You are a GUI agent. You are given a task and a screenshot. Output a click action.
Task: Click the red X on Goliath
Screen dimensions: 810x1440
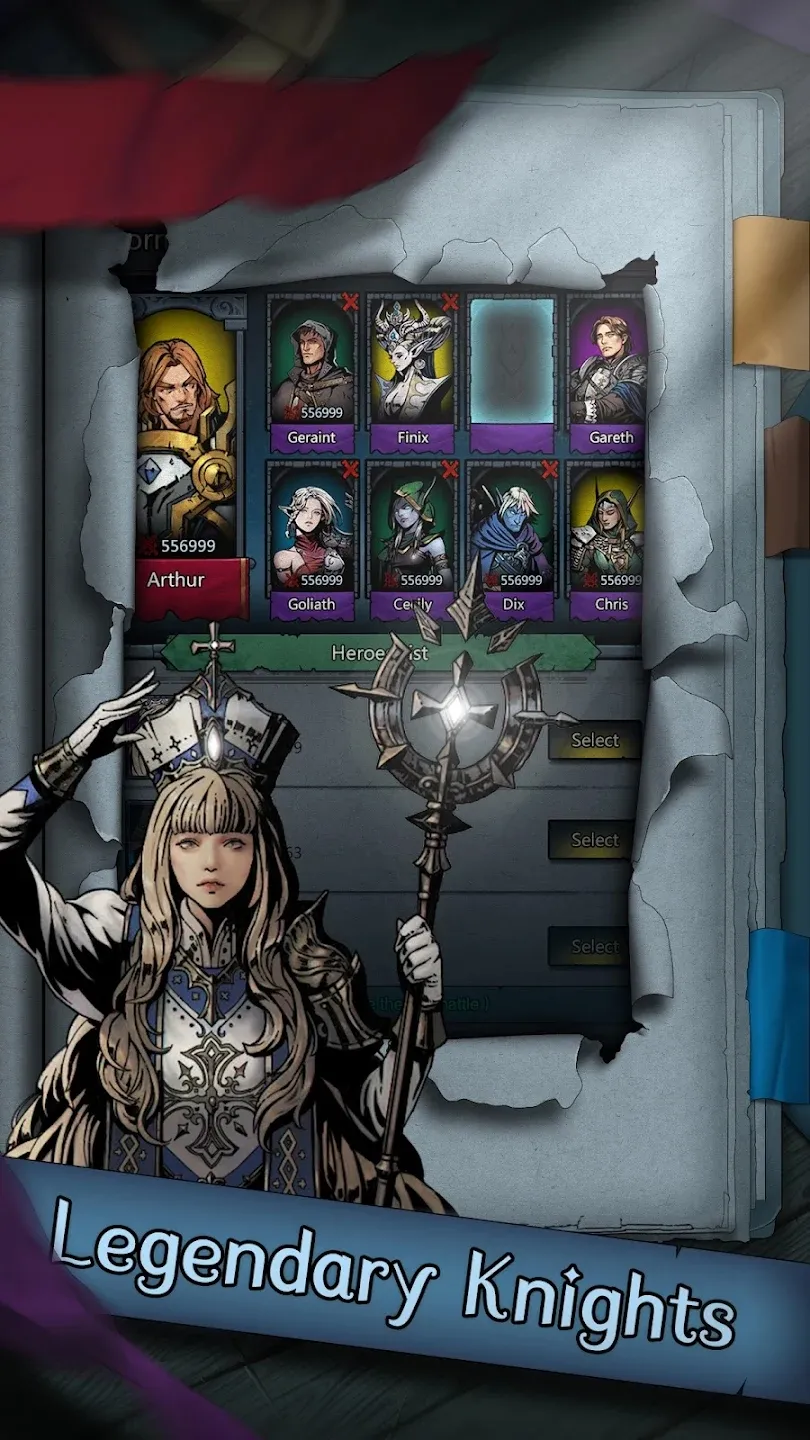[x=350, y=469]
